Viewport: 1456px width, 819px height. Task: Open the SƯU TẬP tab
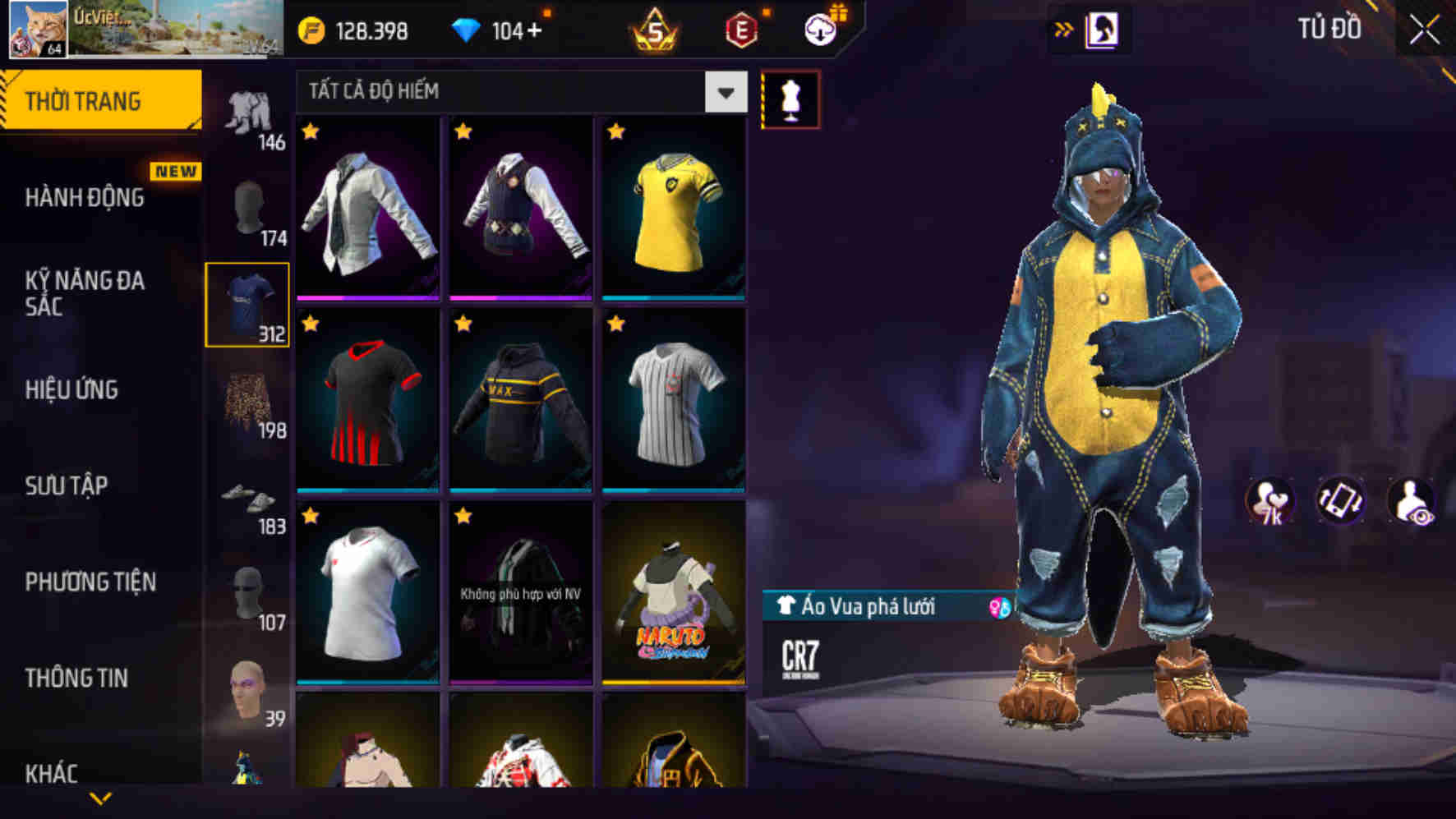[66, 486]
